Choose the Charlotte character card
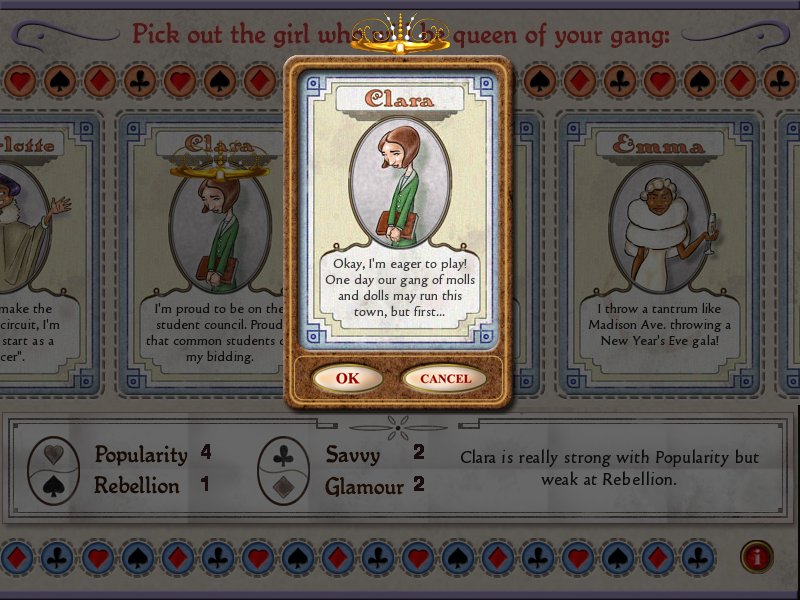 [x=45, y=250]
